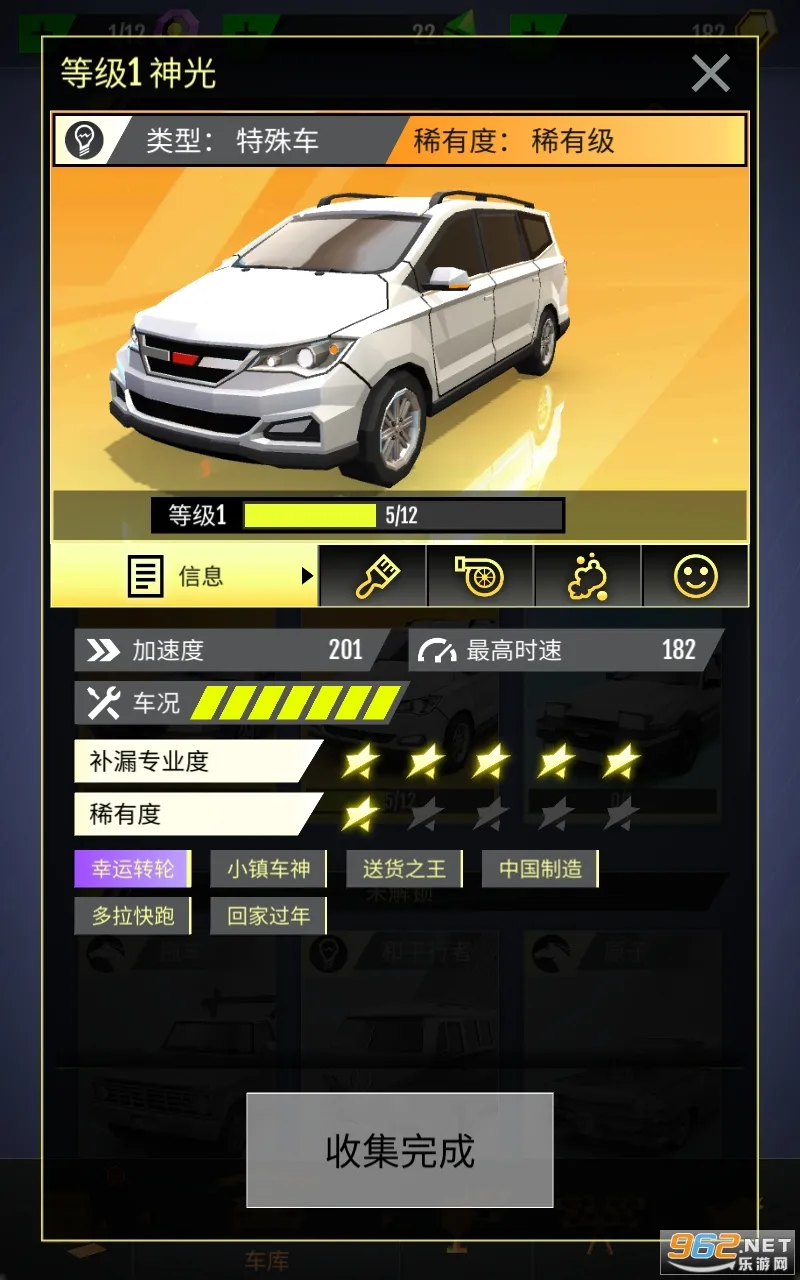Switch to the 信息 info tab

(186, 576)
